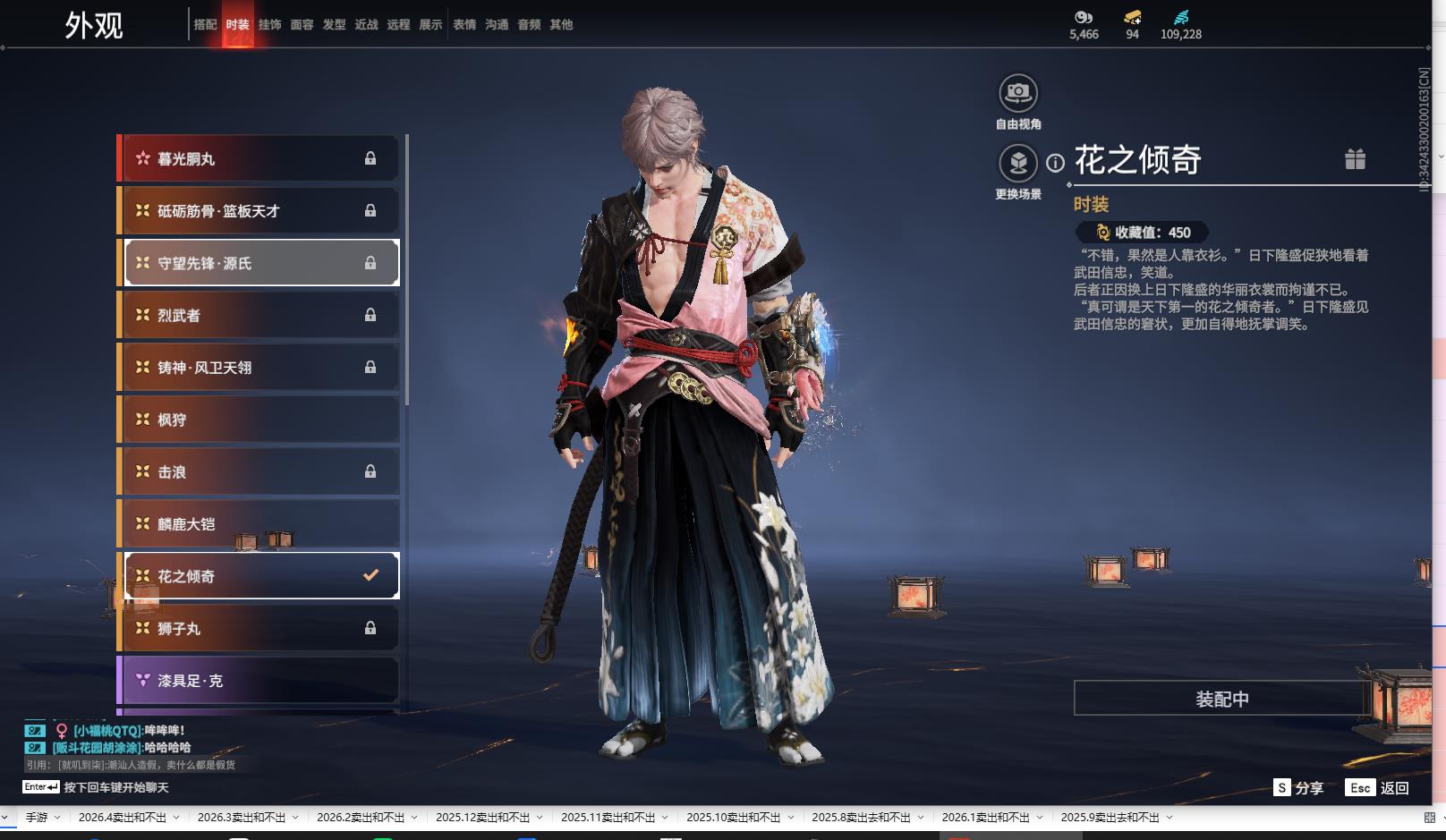
Task: Go to the 面容 tab
Action: click(x=302, y=25)
